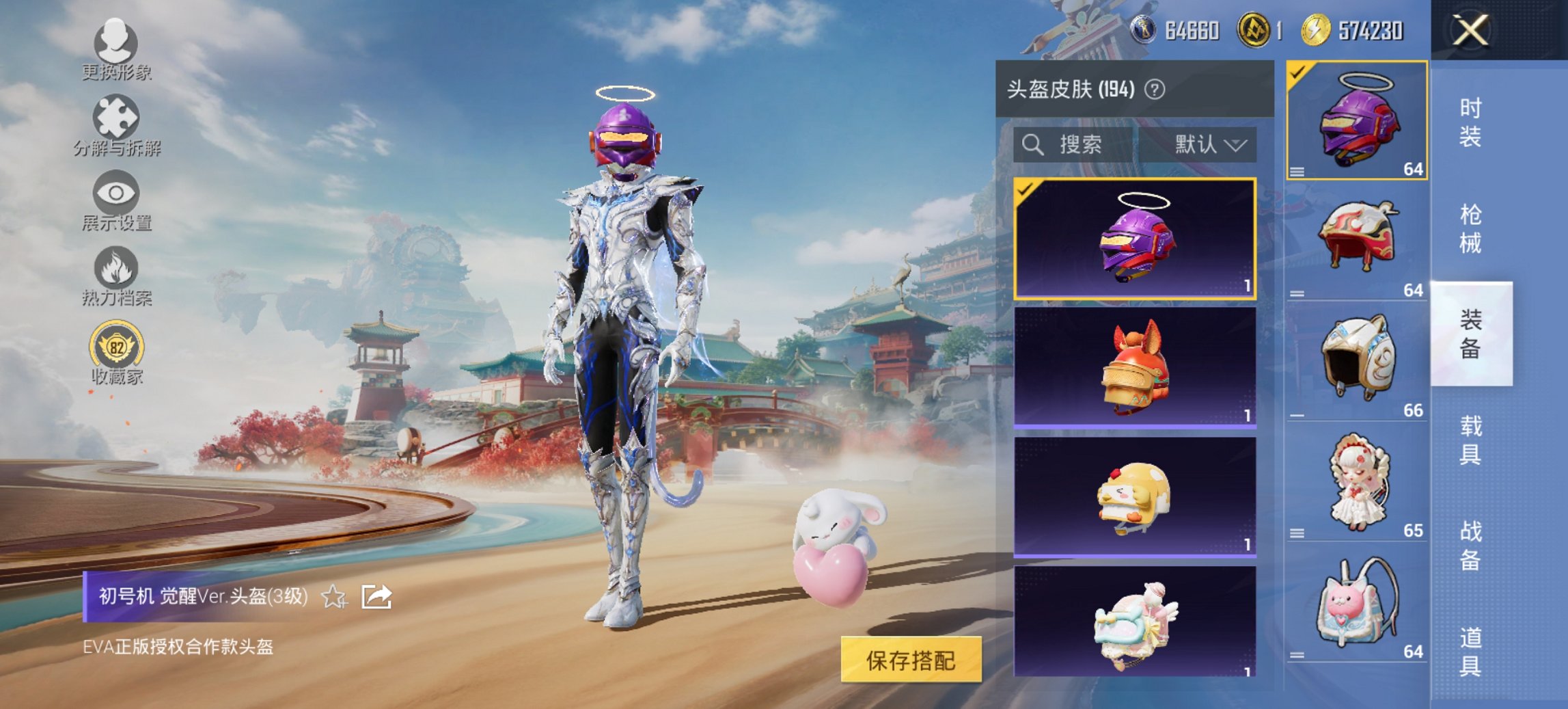1568x709 pixels.
Task: Open the 更换形象 avatar change panel
Action: (x=116, y=51)
